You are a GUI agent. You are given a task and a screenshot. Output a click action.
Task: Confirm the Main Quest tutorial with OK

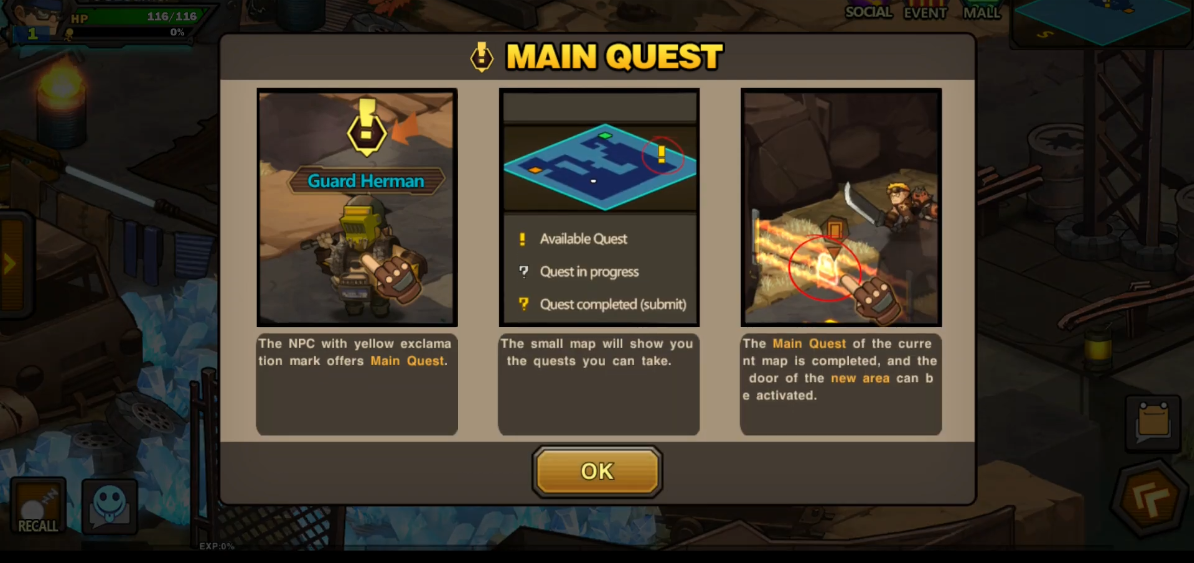597,472
